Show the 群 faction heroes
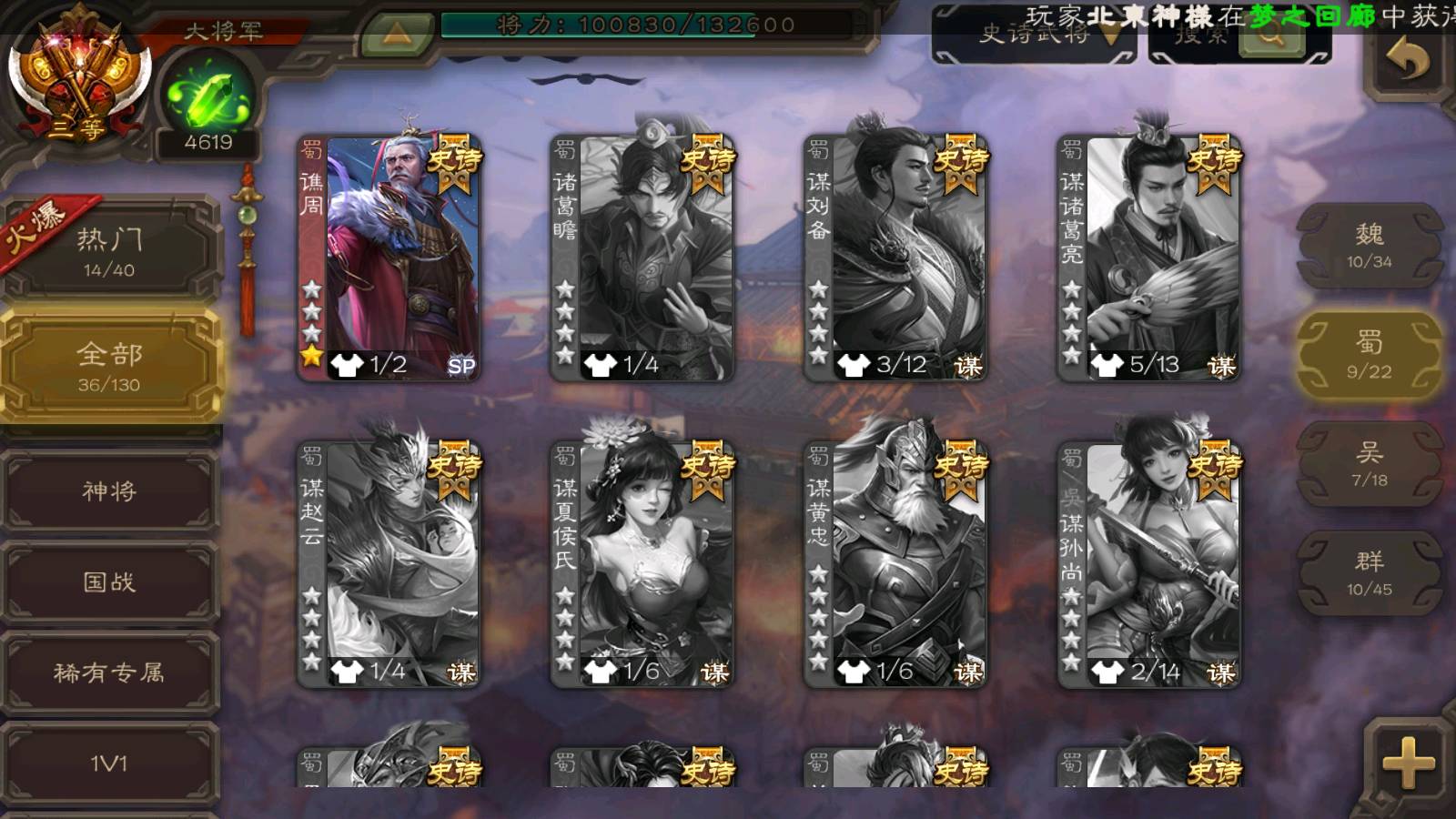The width and height of the screenshot is (1456, 819). pos(1369,573)
